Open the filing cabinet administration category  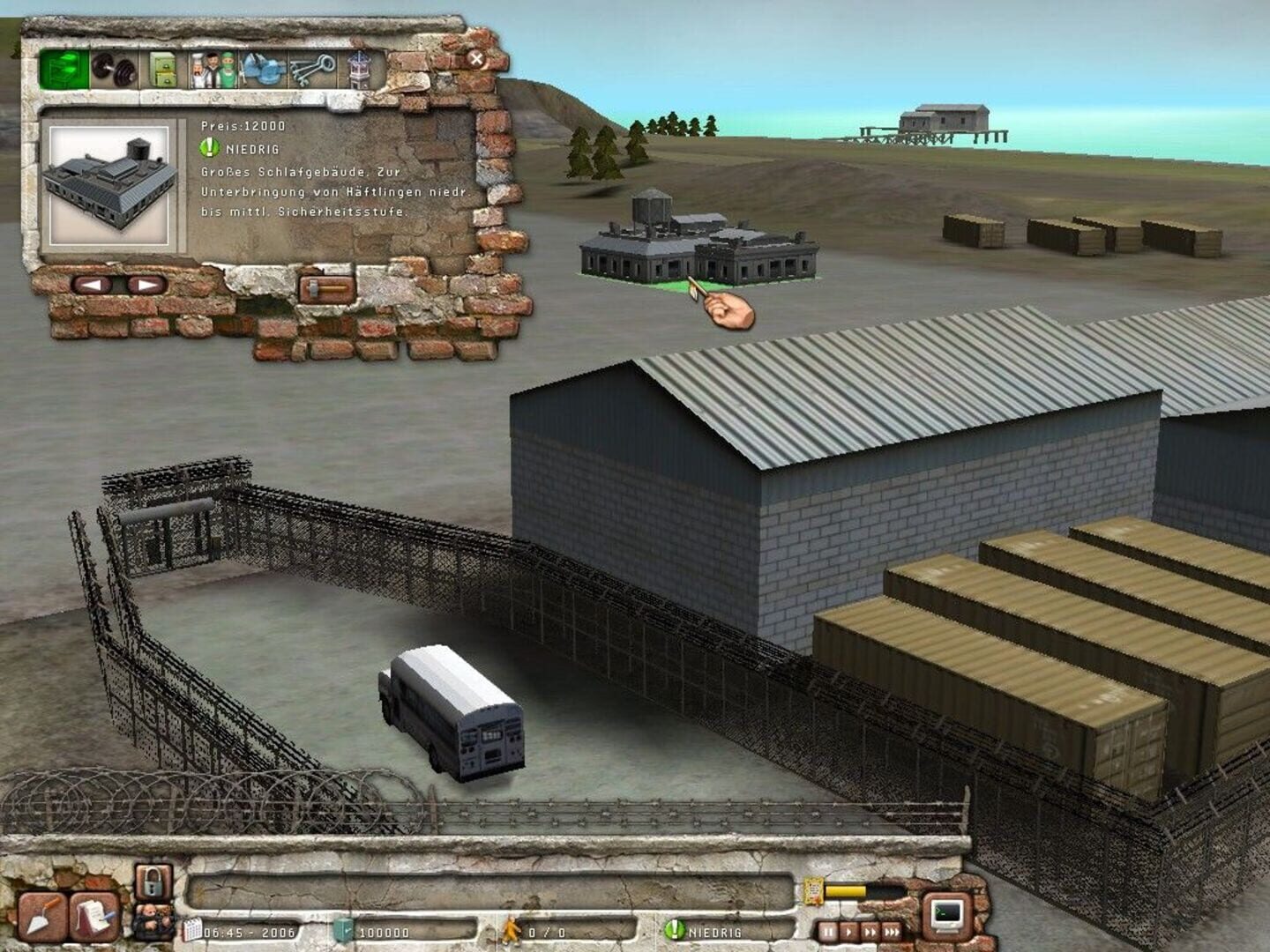162,70
